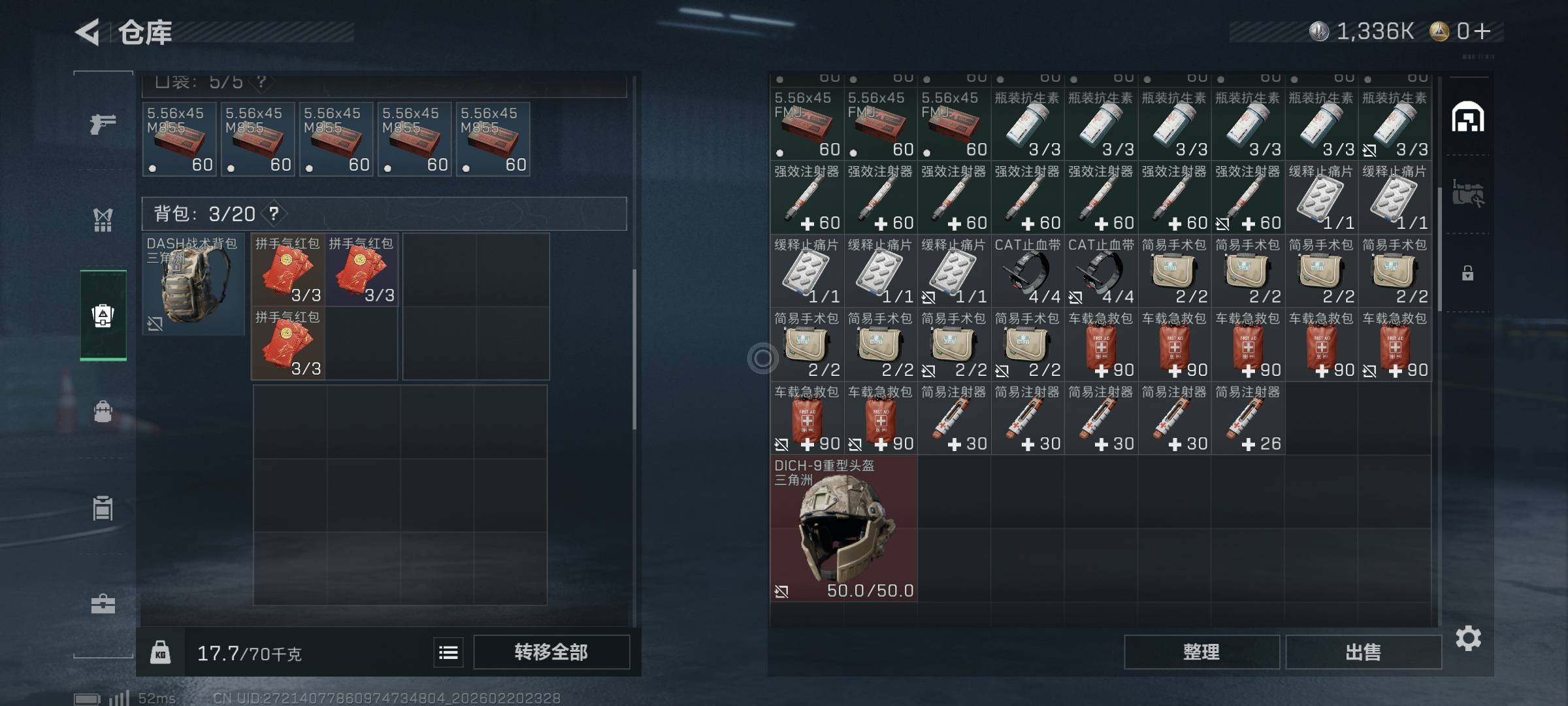The image size is (1568, 706).
Task: Open the toolbox category tab
Action: click(103, 604)
